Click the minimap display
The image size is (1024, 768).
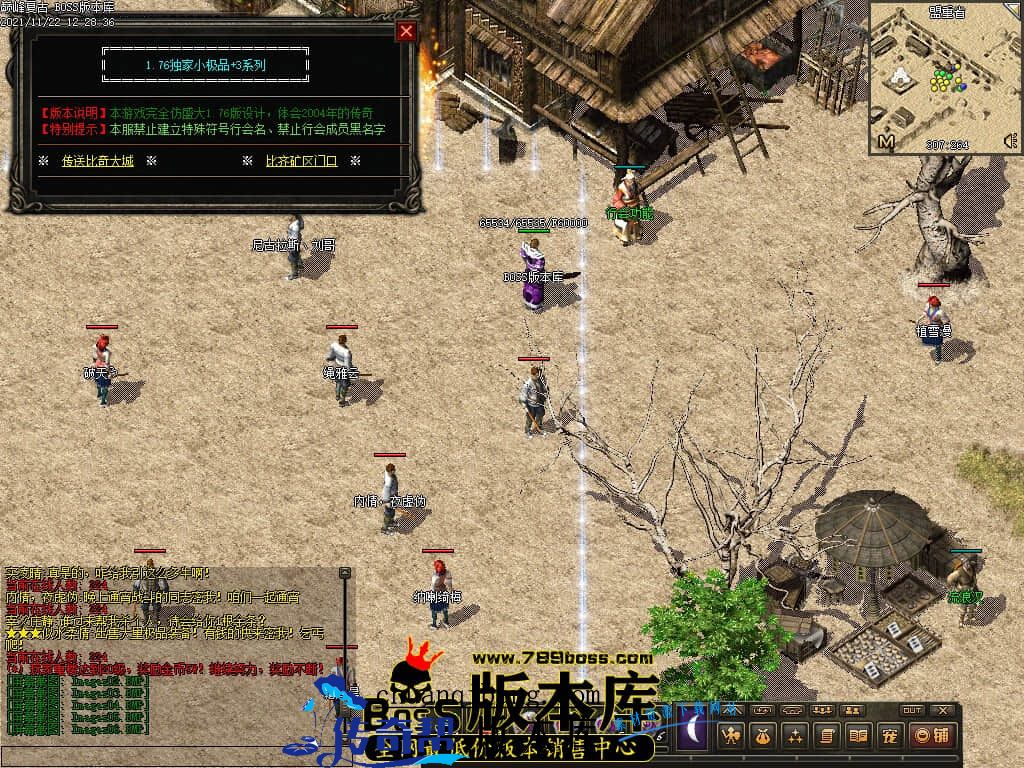(x=940, y=75)
